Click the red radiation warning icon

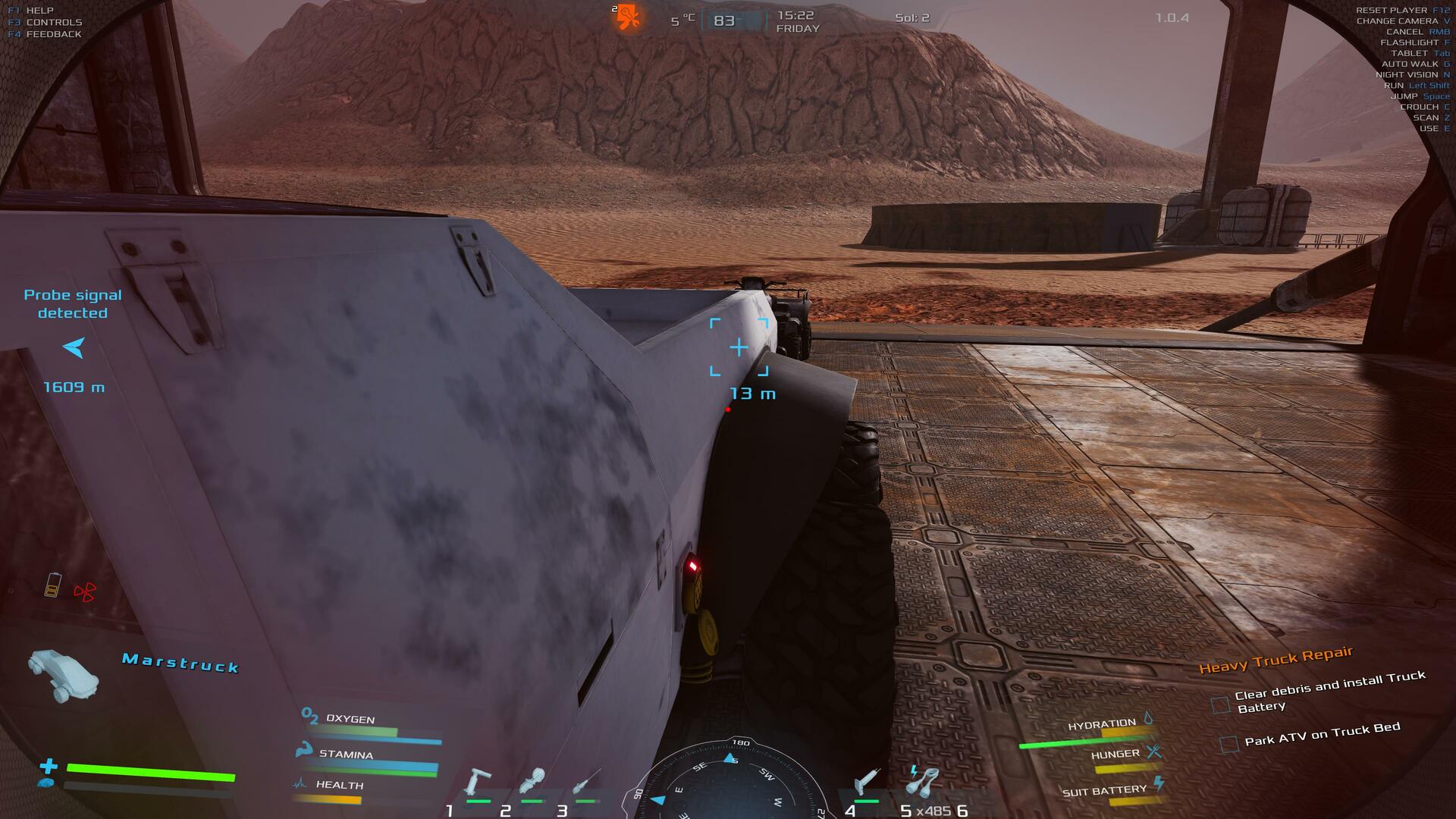tap(85, 591)
